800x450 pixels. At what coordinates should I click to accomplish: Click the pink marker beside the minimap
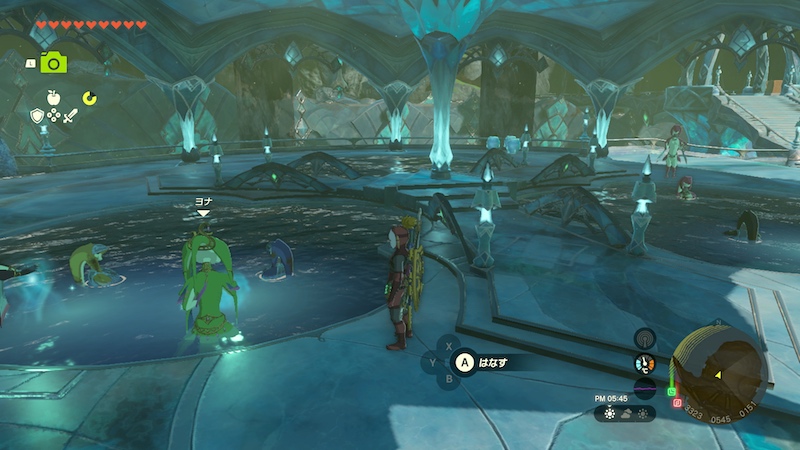point(677,403)
